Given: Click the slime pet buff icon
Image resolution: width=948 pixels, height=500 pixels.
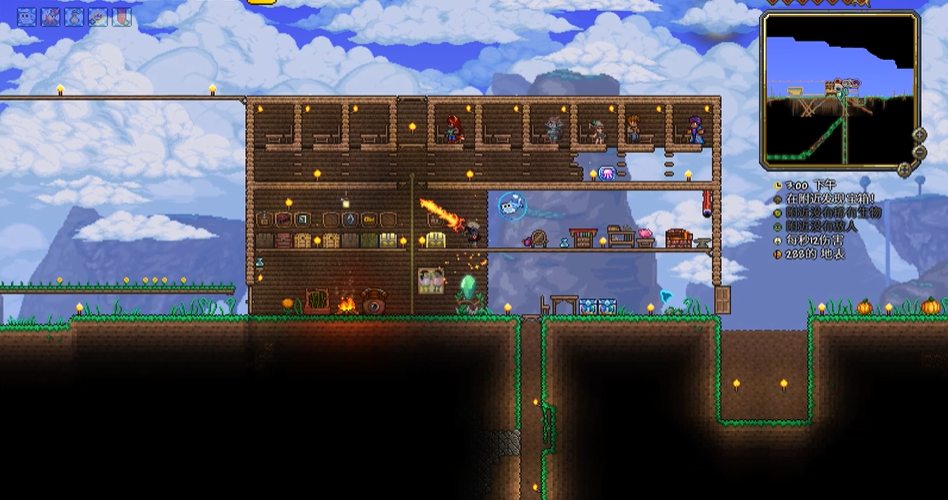Looking at the screenshot, I should (x=26, y=17).
